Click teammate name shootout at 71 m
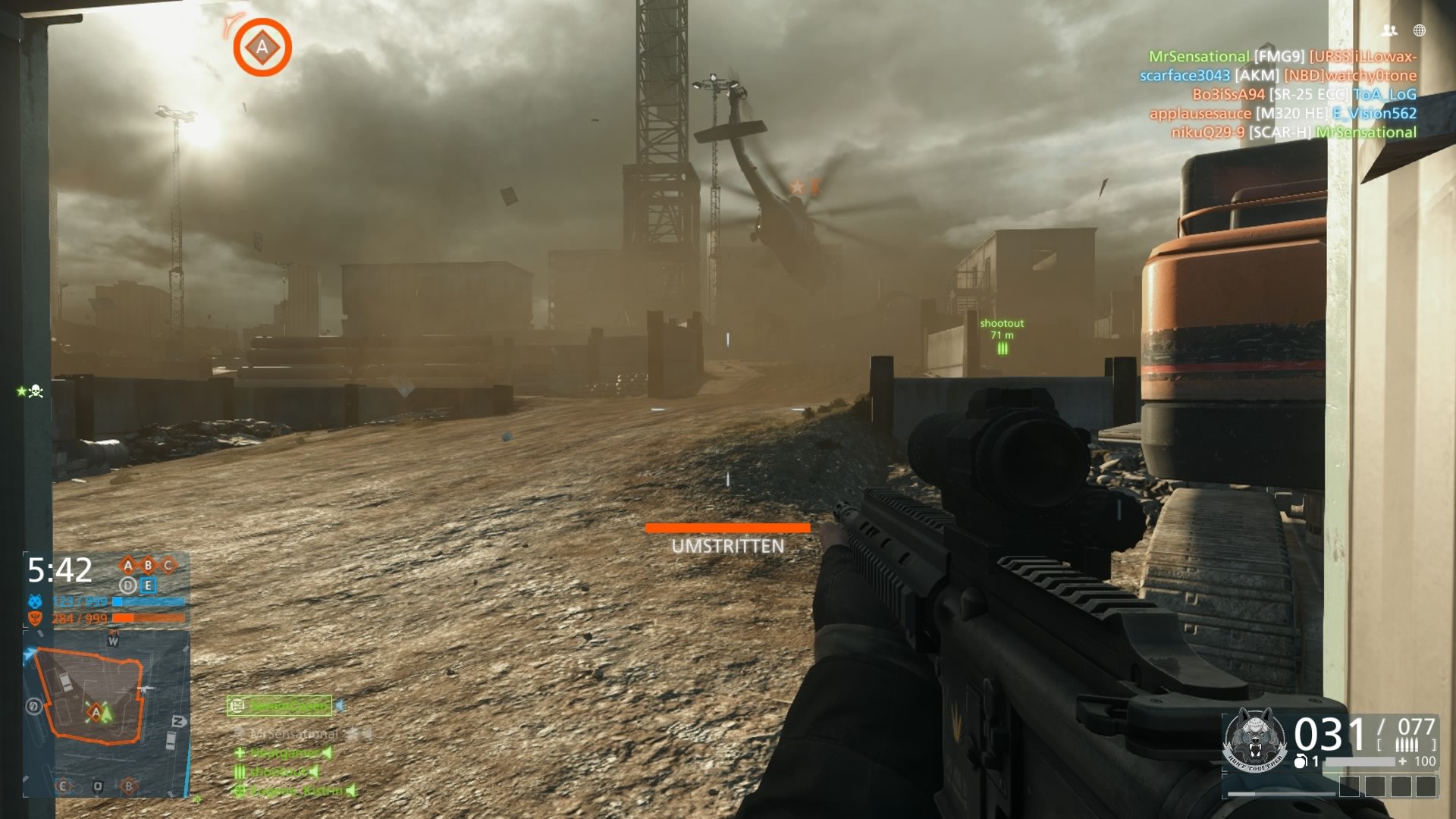1456x819 pixels. click(x=1002, y=323)
